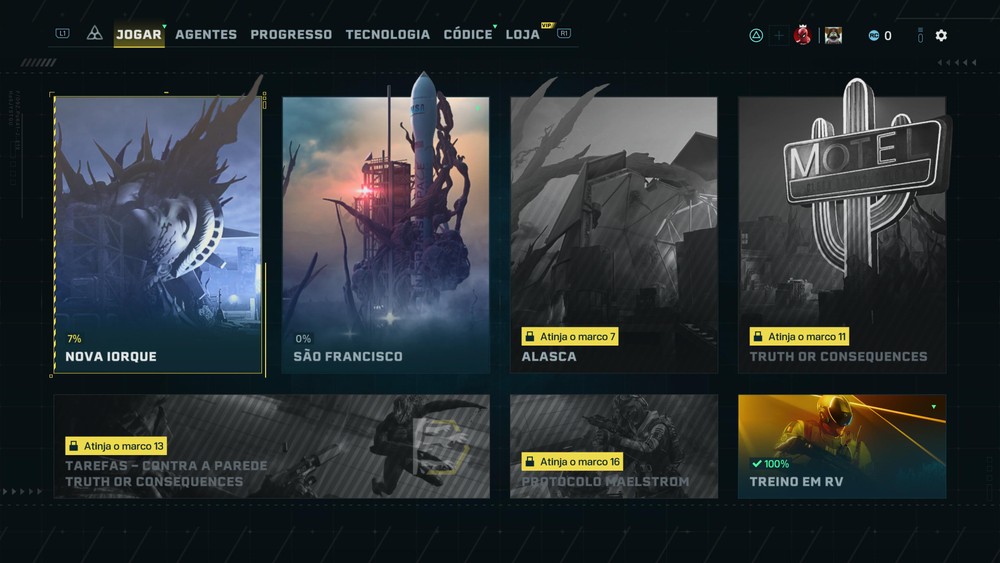The width and height of the screenshot is (1000, 563).
Task: Choose the São Francisco region card
Action: (386, 235)
